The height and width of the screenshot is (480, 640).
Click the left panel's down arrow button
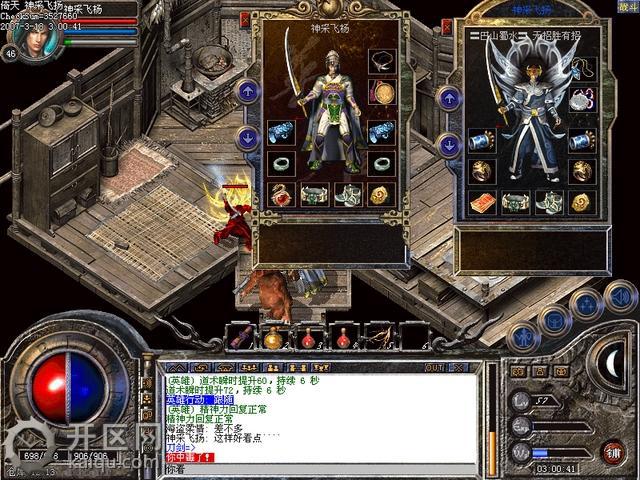(x=247, y=138)
